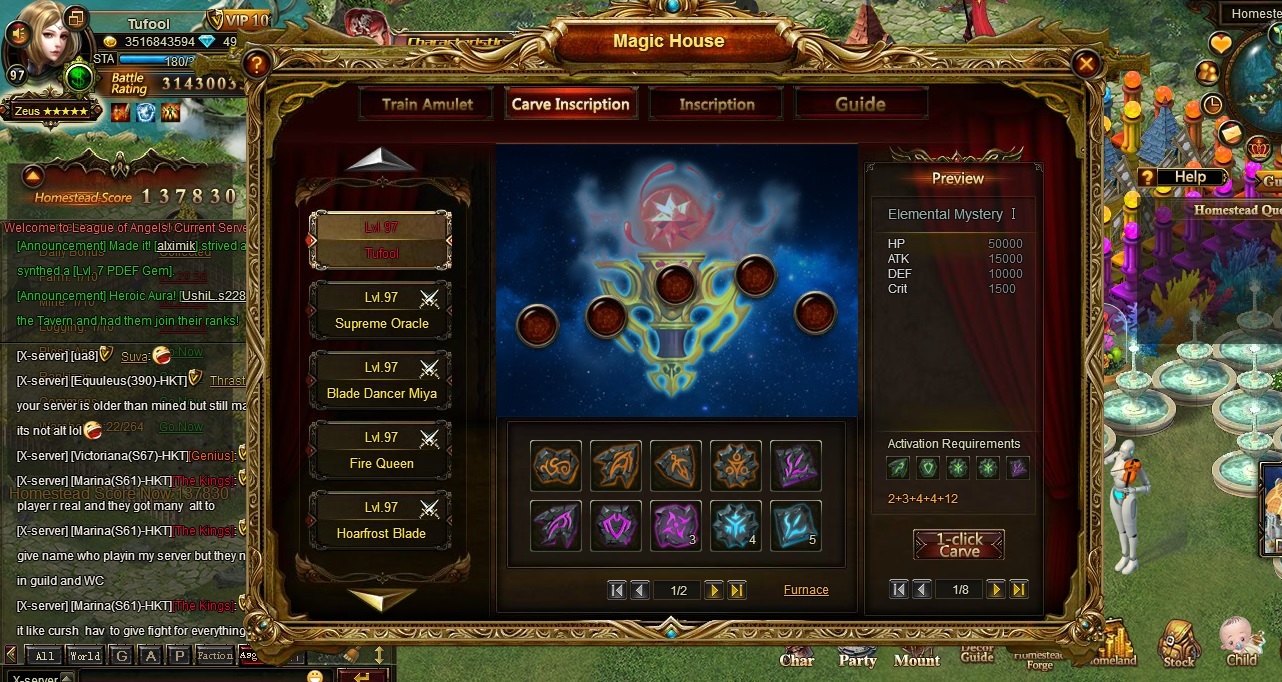Select the Fire Queen hero entry
This screenshot has height=682, width=1282.
pyautogui.click(x=381, y=450)
